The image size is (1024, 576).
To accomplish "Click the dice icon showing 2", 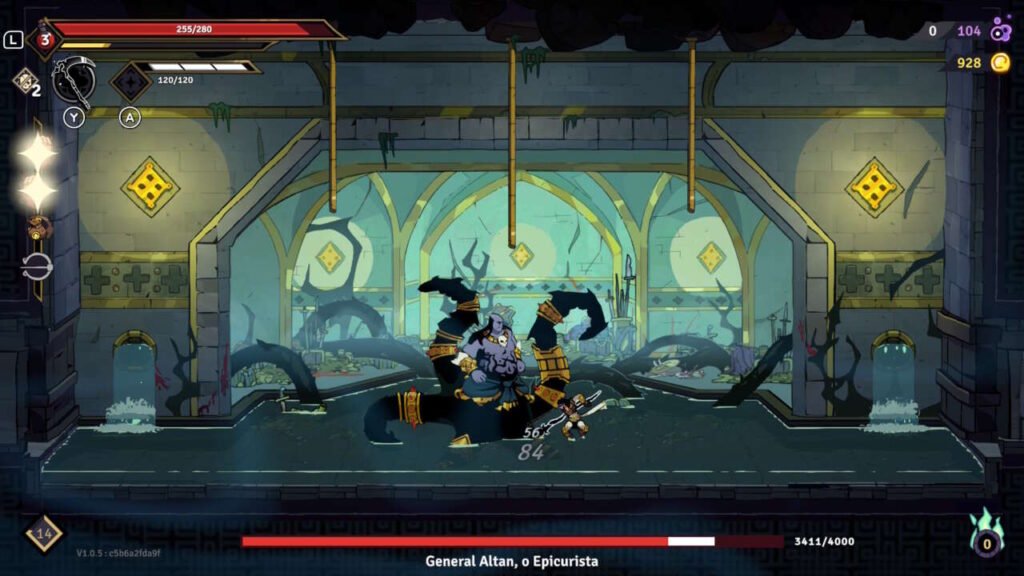I will click(x=24, y=81).
